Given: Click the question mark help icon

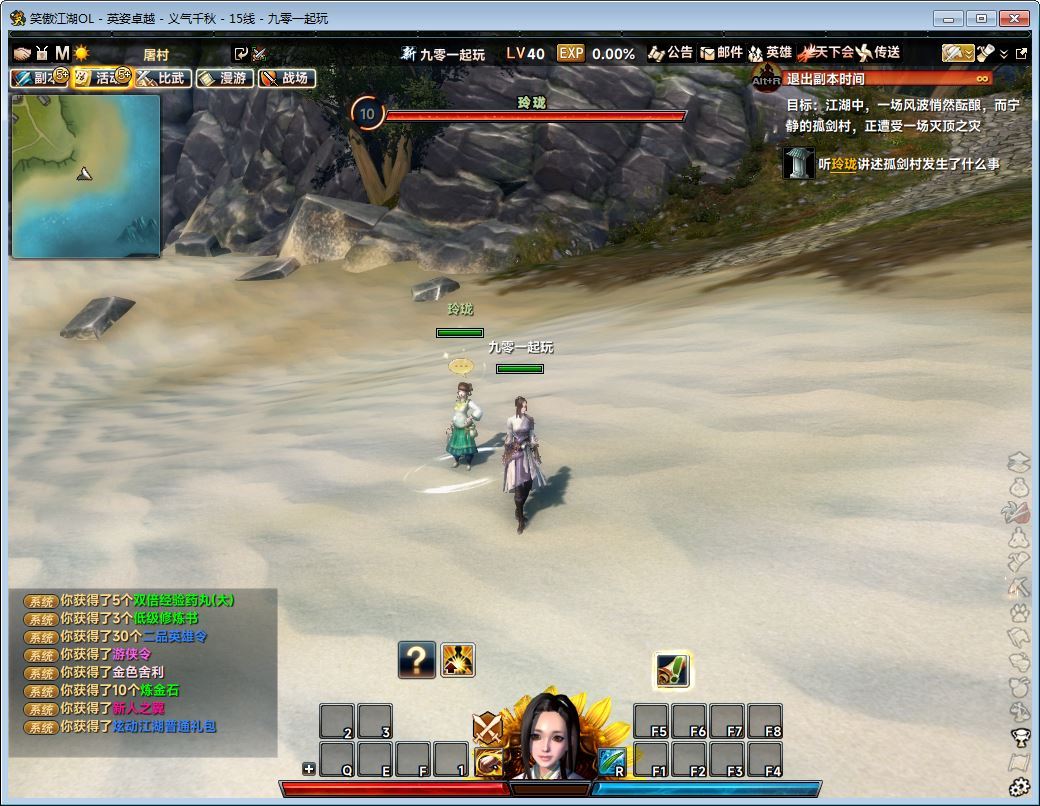Looking at the screenshot, I should point(417,660).
